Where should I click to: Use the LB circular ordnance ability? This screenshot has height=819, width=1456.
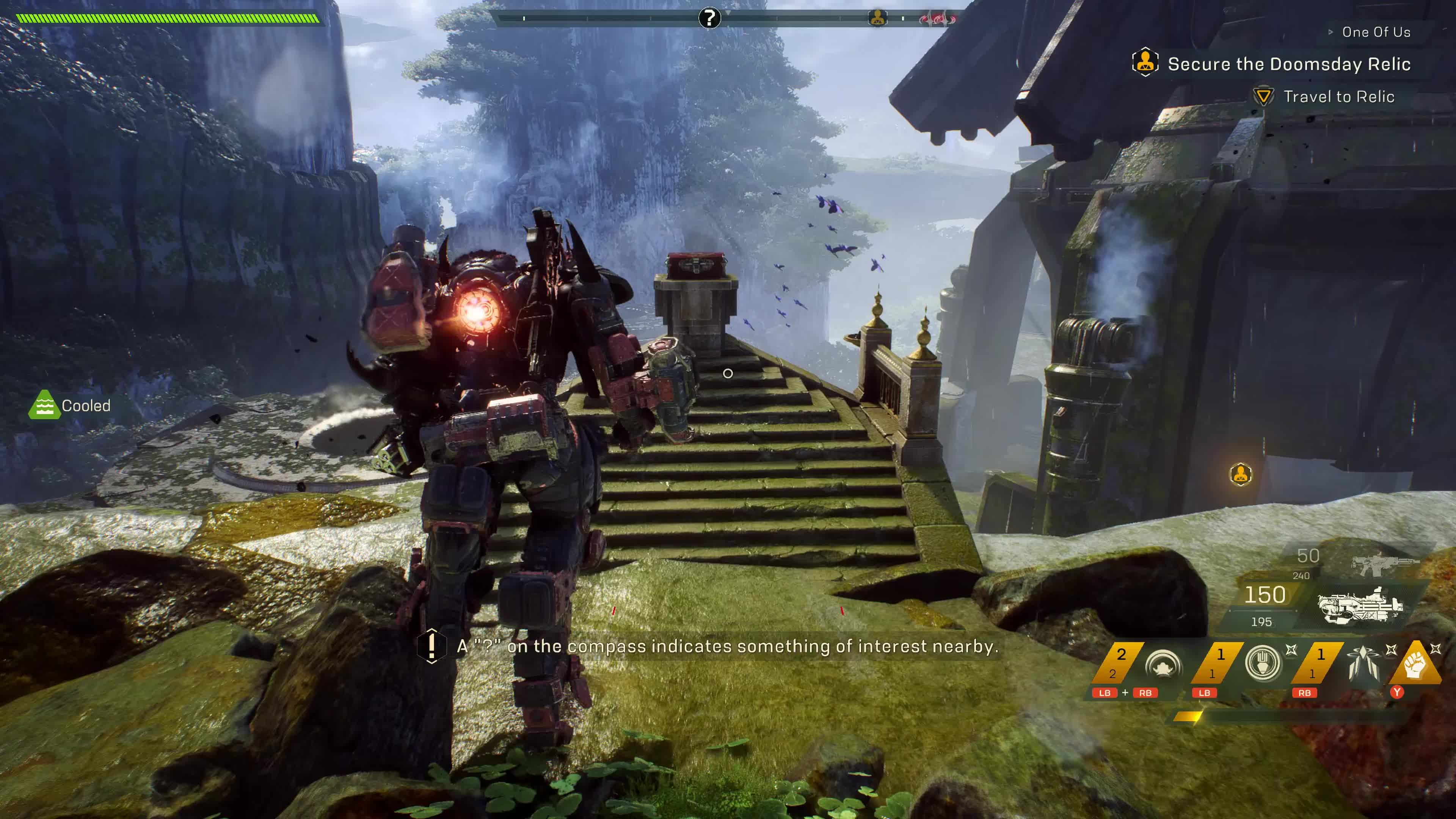1263,662
